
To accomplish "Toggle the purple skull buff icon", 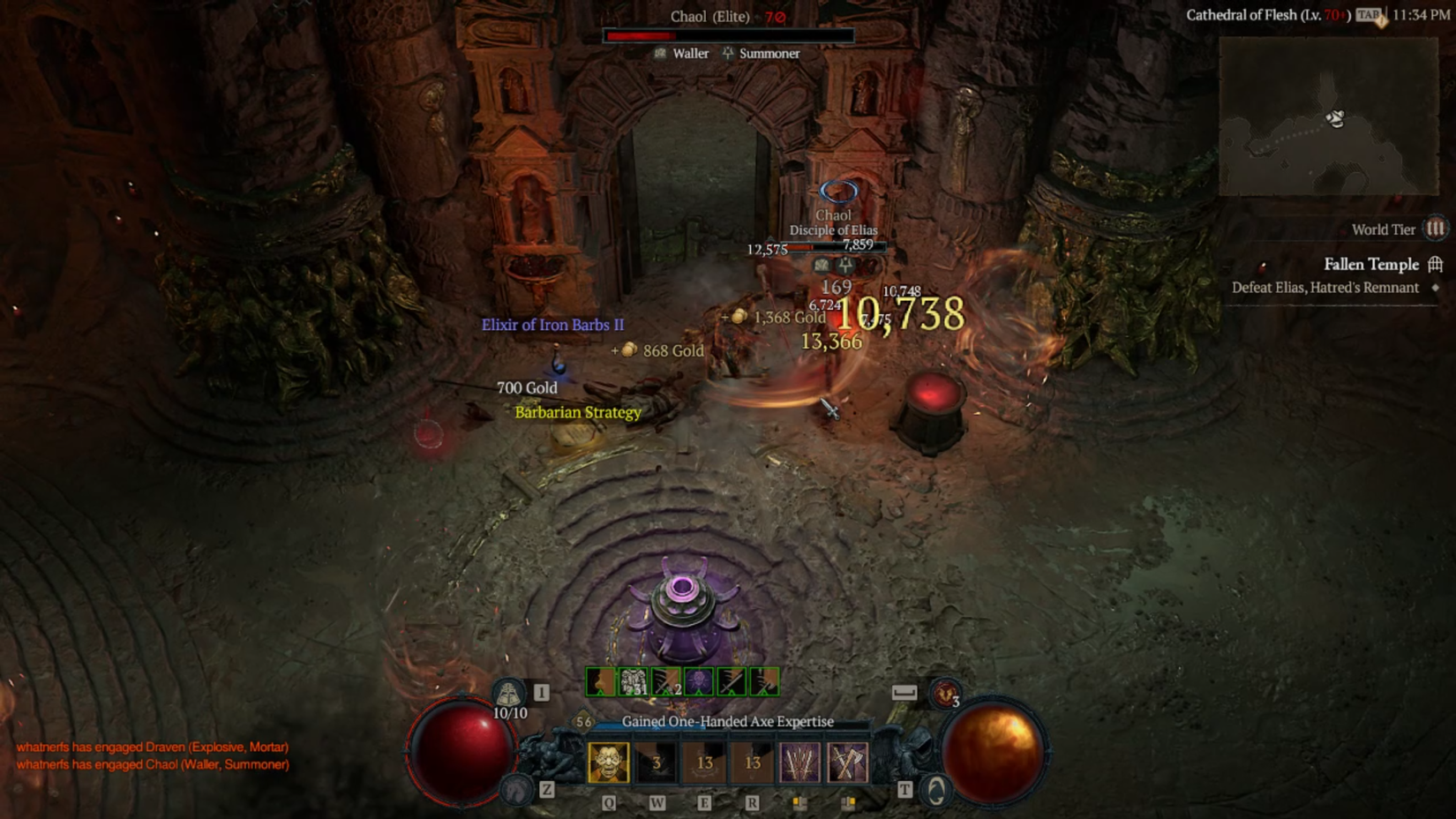I will click(x=697, y=680).
